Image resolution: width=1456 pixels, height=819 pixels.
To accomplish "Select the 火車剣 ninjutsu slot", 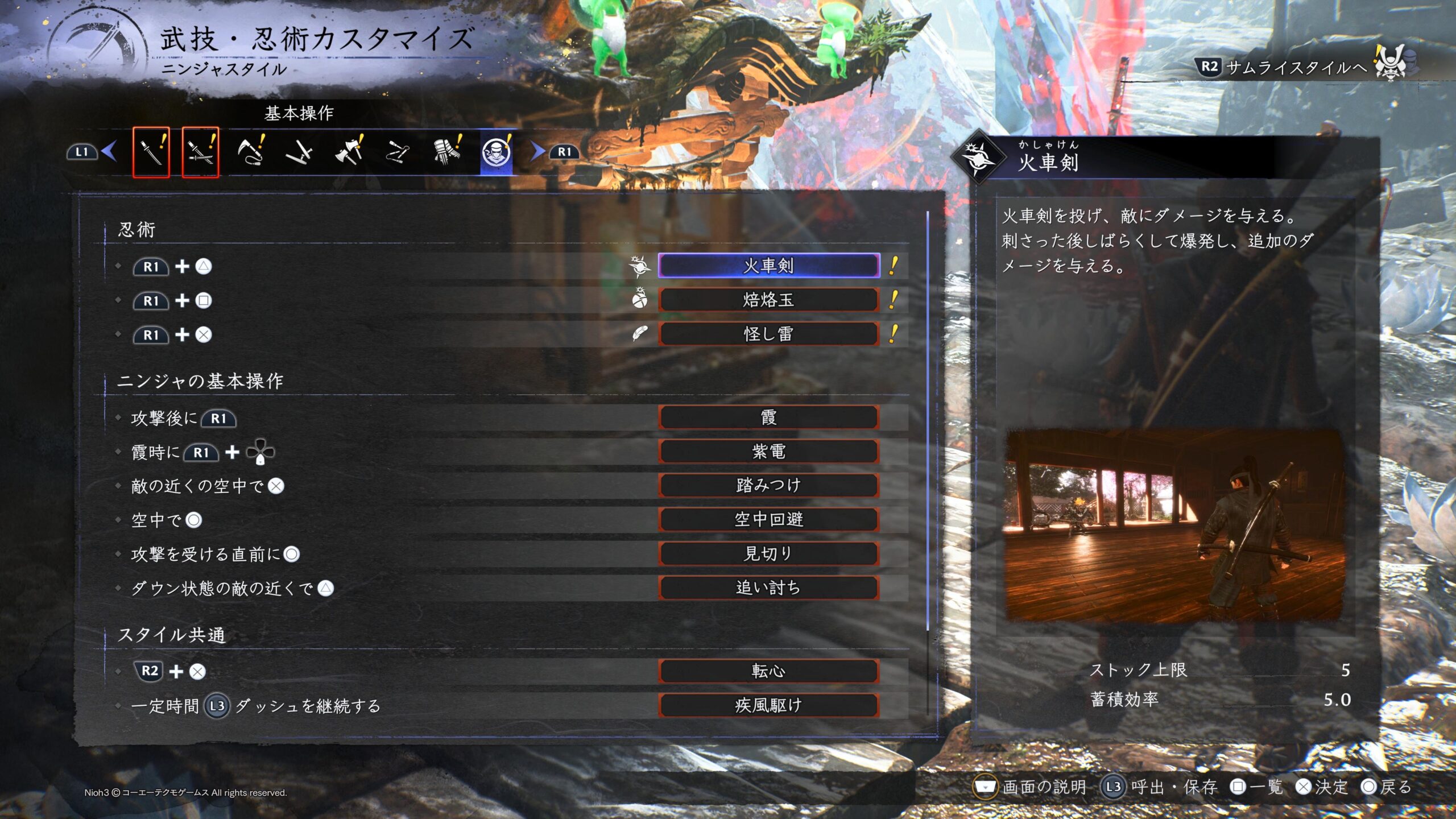I will pyautogui.click(x=768, y=266).
